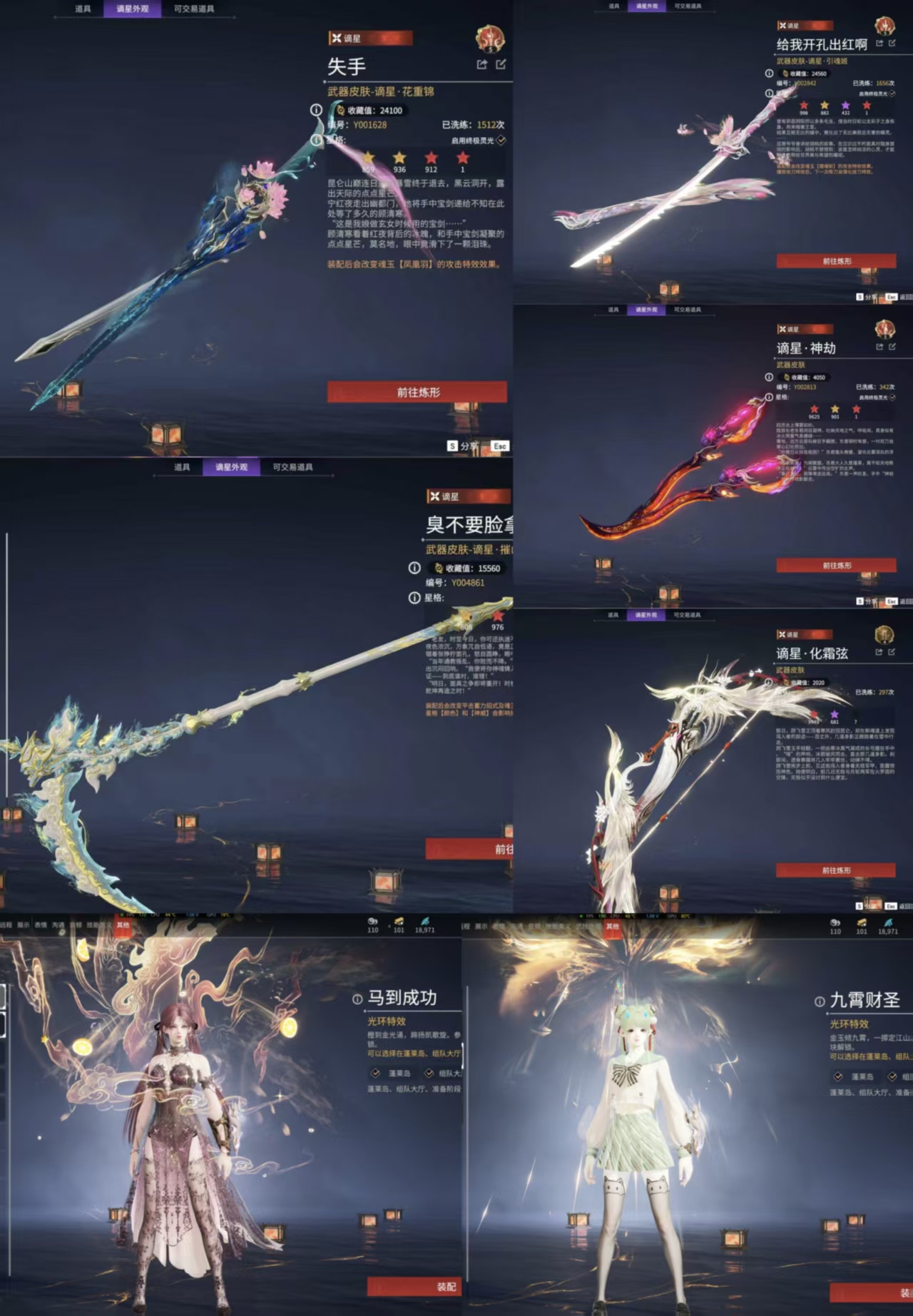Click 前往炼形 in the 谪星·化霜弦 panel

pyautogui.click(x=836, y=870)
